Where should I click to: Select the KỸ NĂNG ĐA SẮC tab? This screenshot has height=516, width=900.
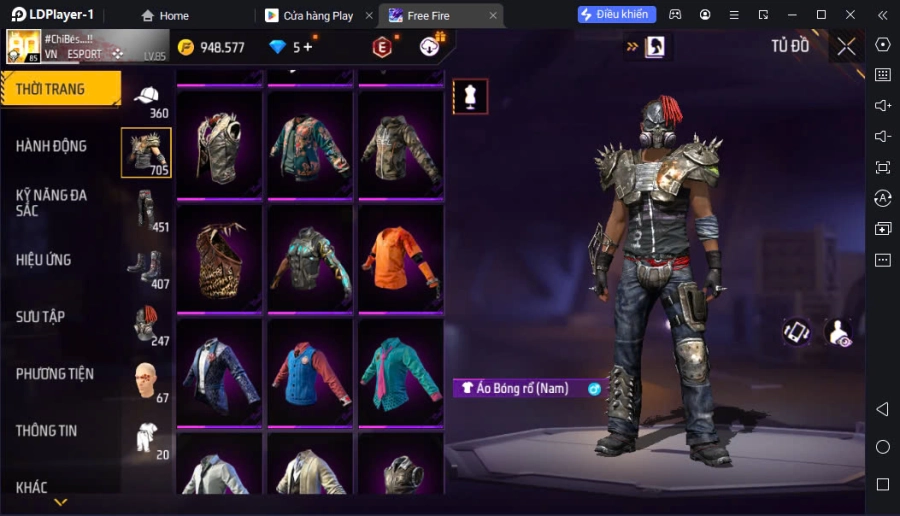click(x=52, y=203)
